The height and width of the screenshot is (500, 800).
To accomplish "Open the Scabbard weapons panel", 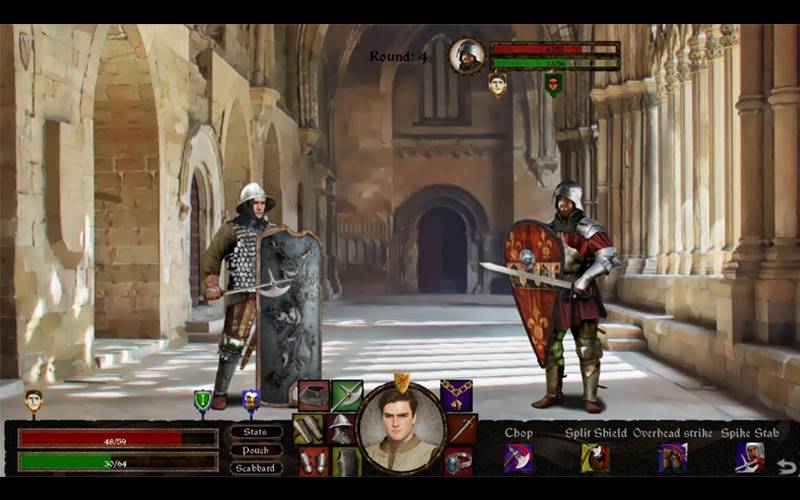I will pyautogui.click(x=256, y=468).
